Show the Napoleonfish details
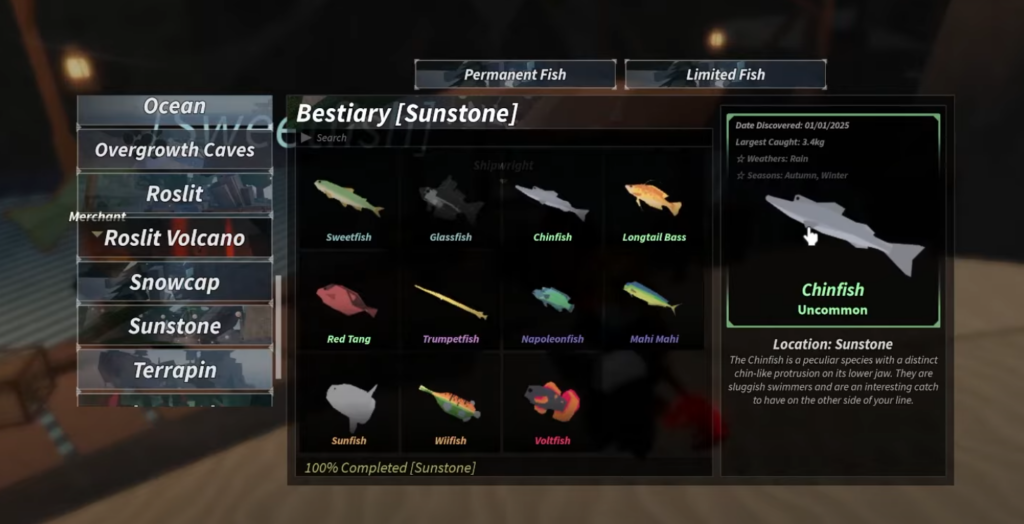 [x=552, y=307]
